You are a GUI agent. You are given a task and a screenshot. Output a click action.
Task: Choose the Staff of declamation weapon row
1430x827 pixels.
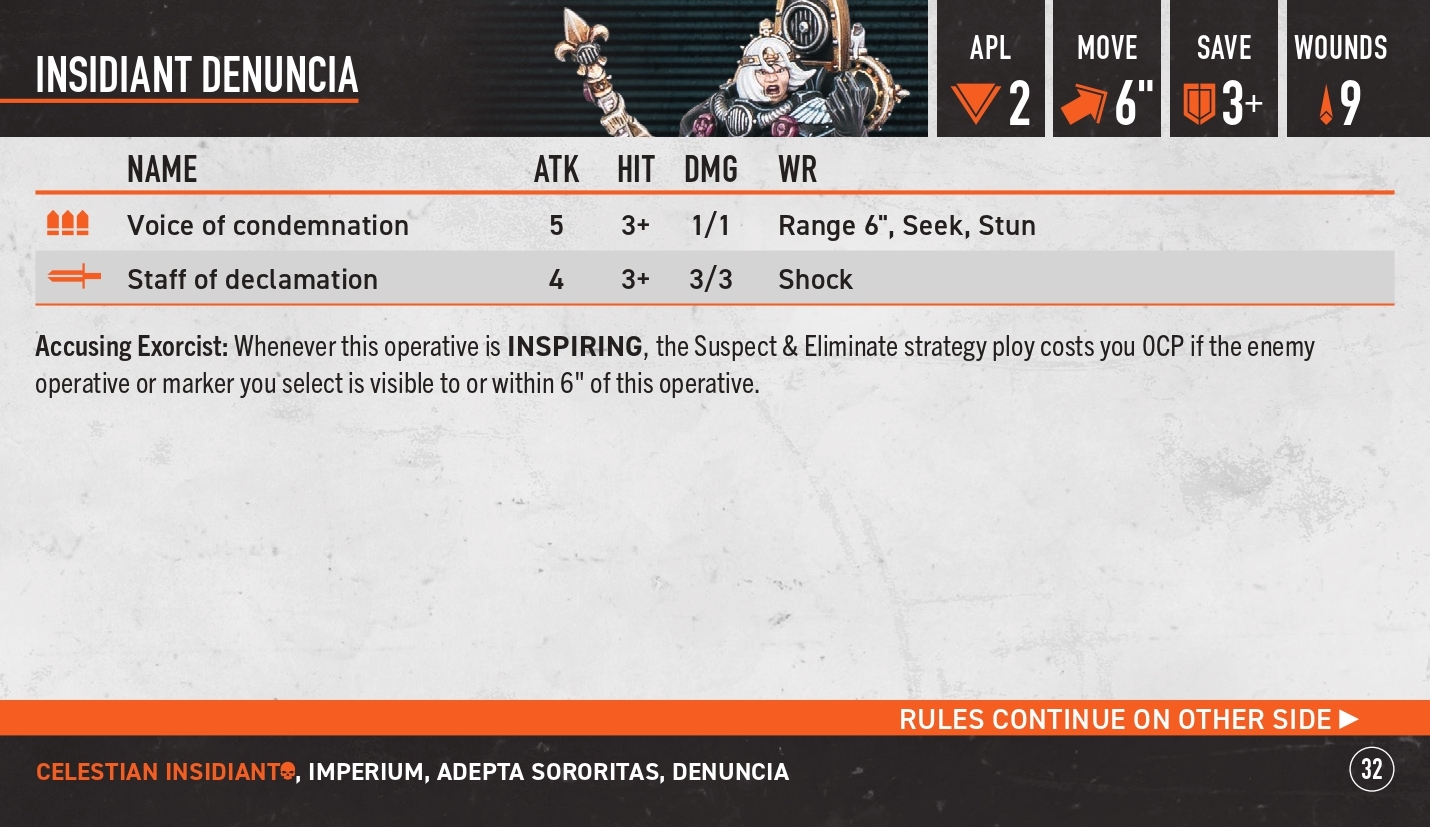pos(252,279)
